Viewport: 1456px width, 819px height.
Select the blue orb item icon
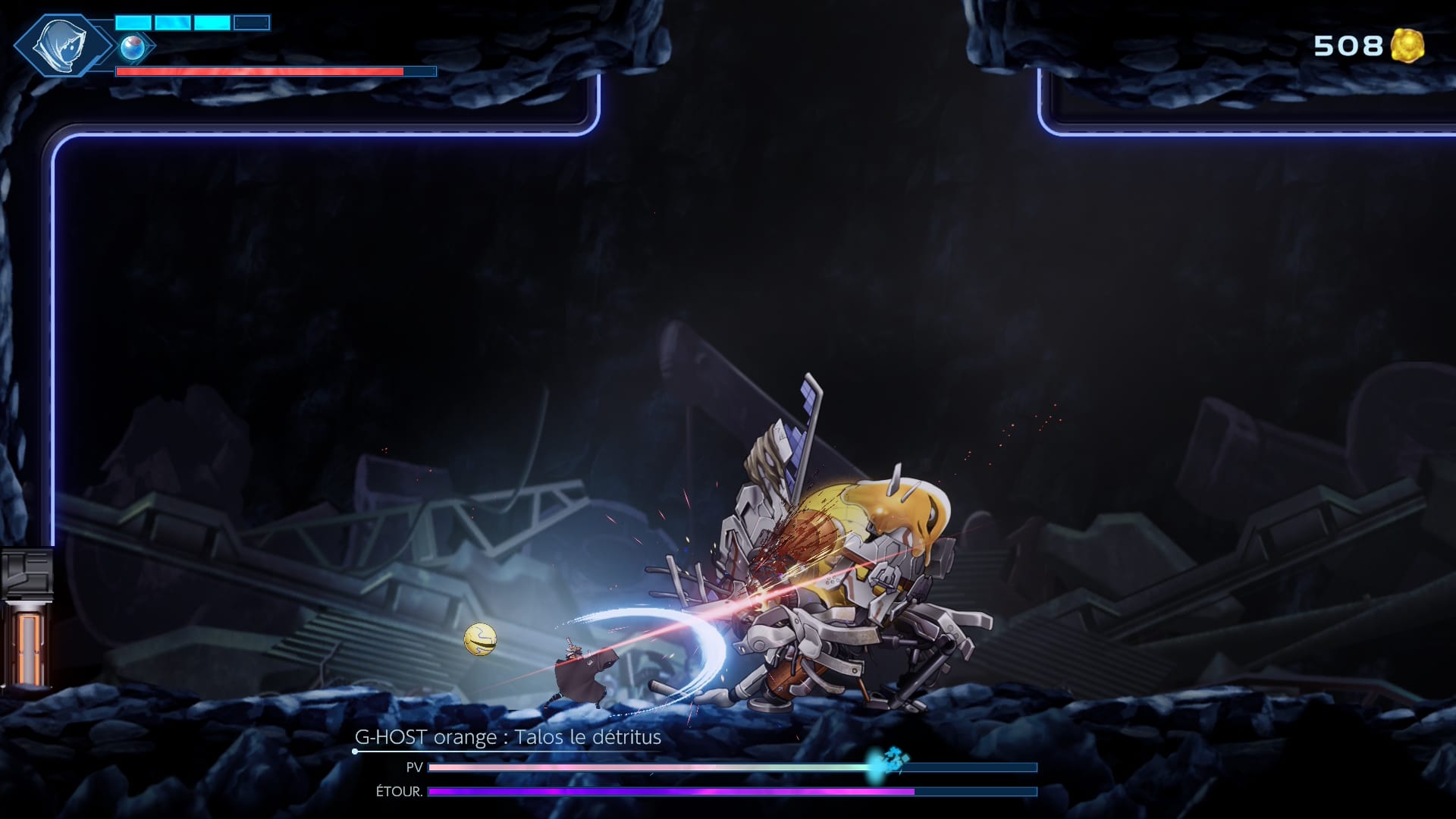click(x=133, y=47)
